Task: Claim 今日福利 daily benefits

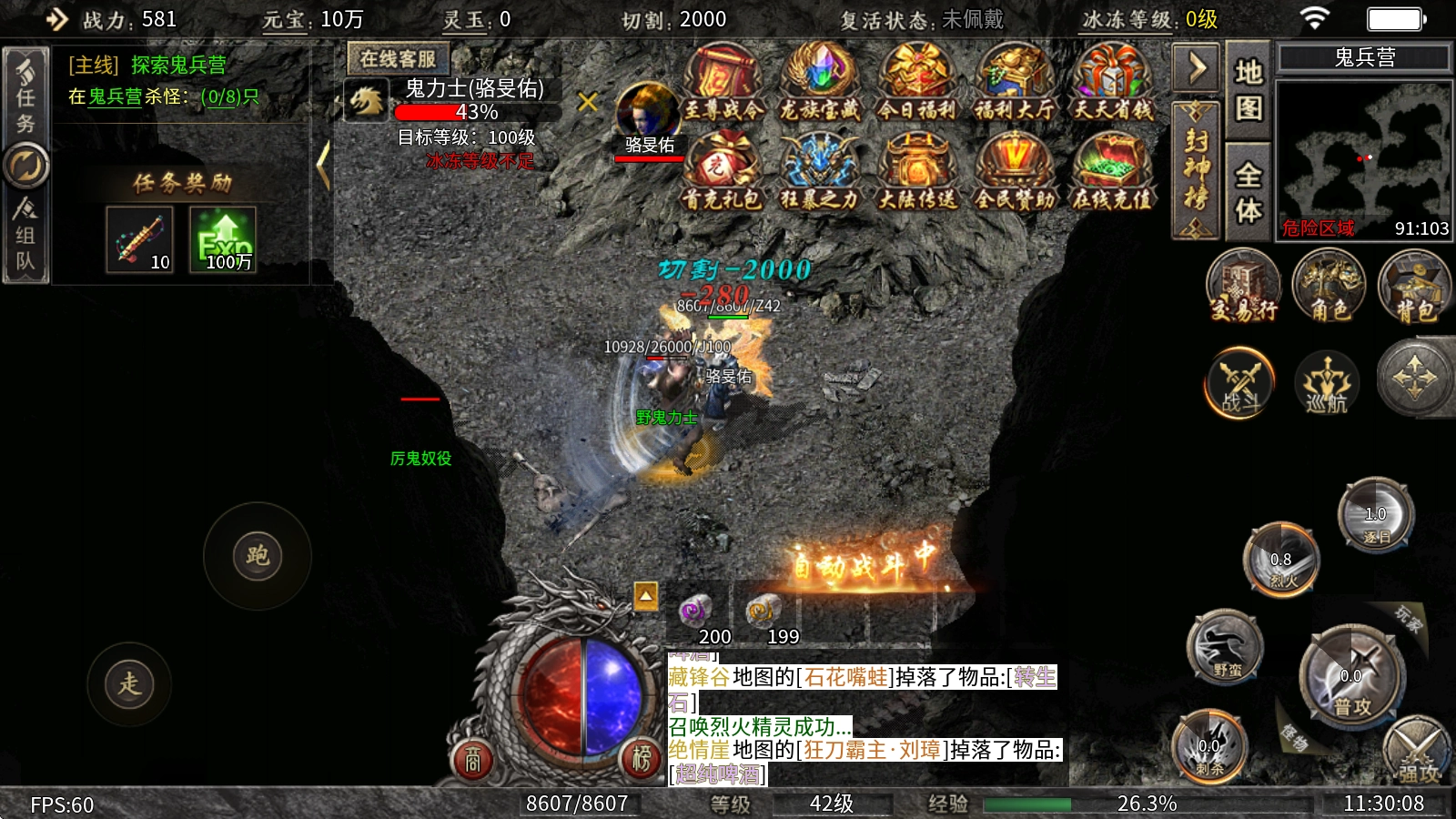Action: (x=917, y=82)
